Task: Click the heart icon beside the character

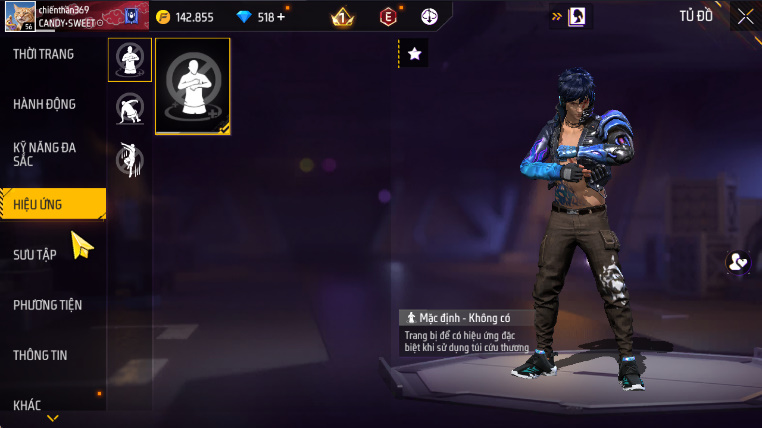Action: tap(738, 262)
